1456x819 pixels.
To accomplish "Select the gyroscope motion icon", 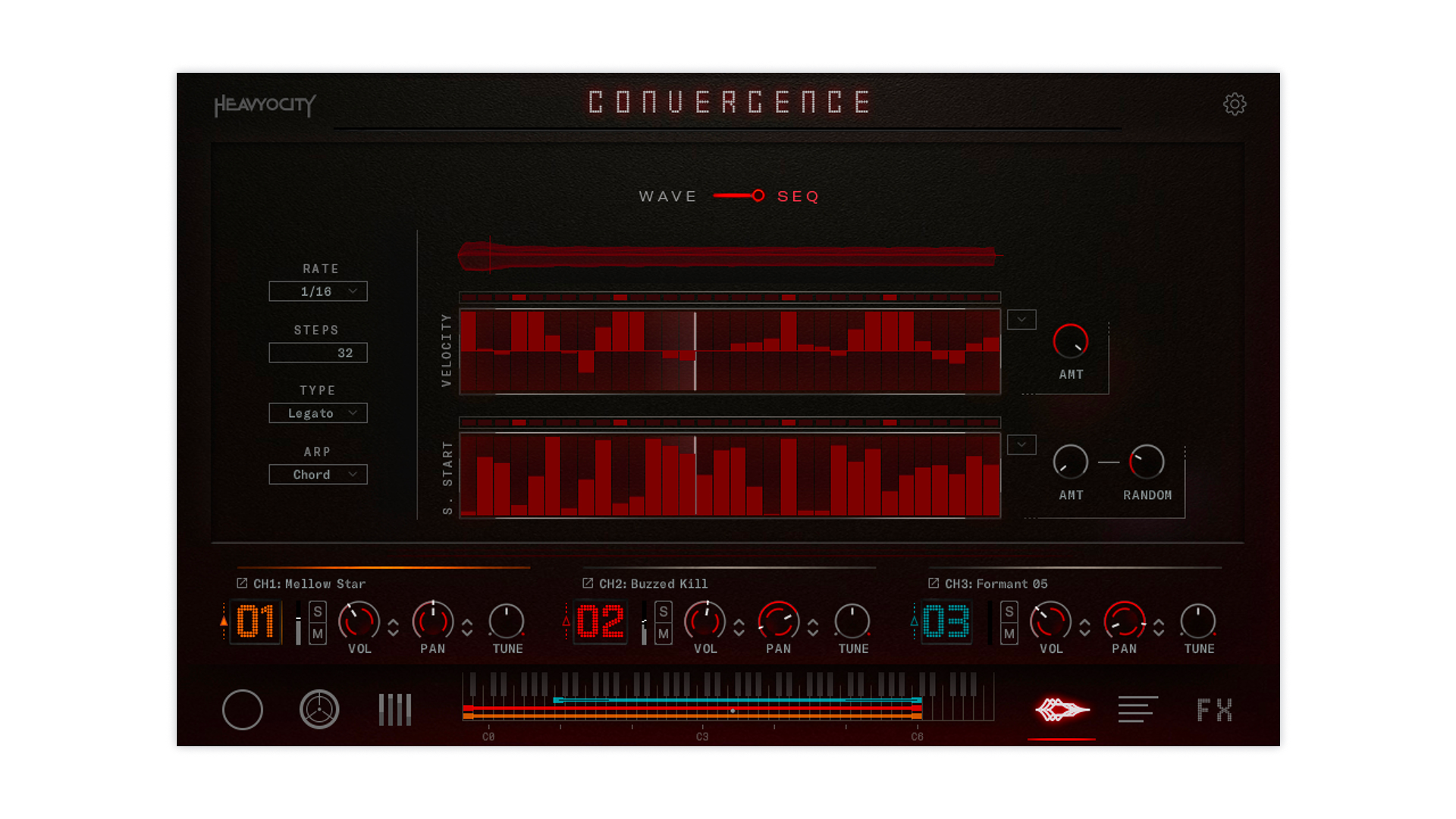I will [x=319, y=710].
